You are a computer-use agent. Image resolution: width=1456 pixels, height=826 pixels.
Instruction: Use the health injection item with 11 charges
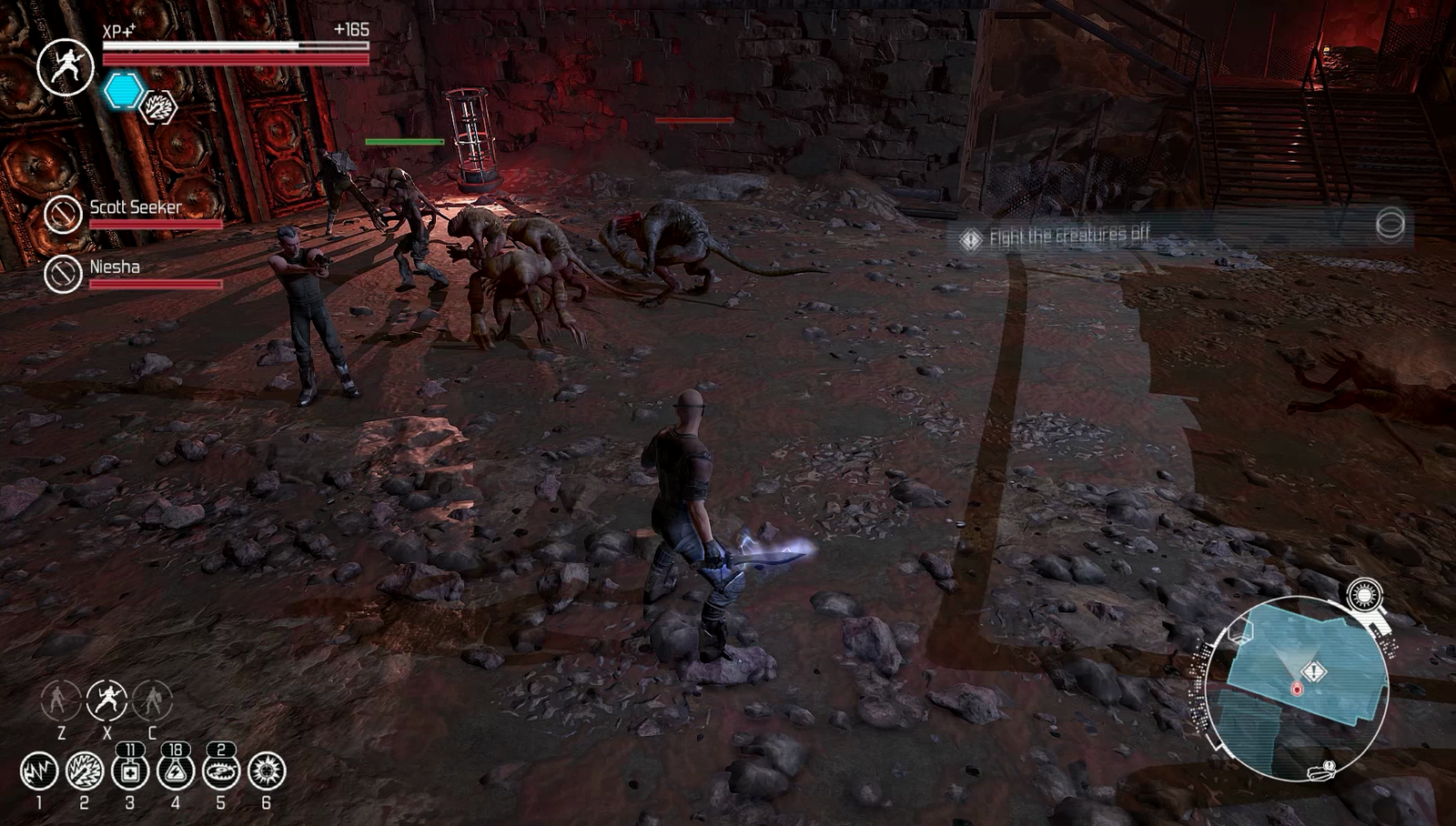pyautogui.click(x=130, y=771)
